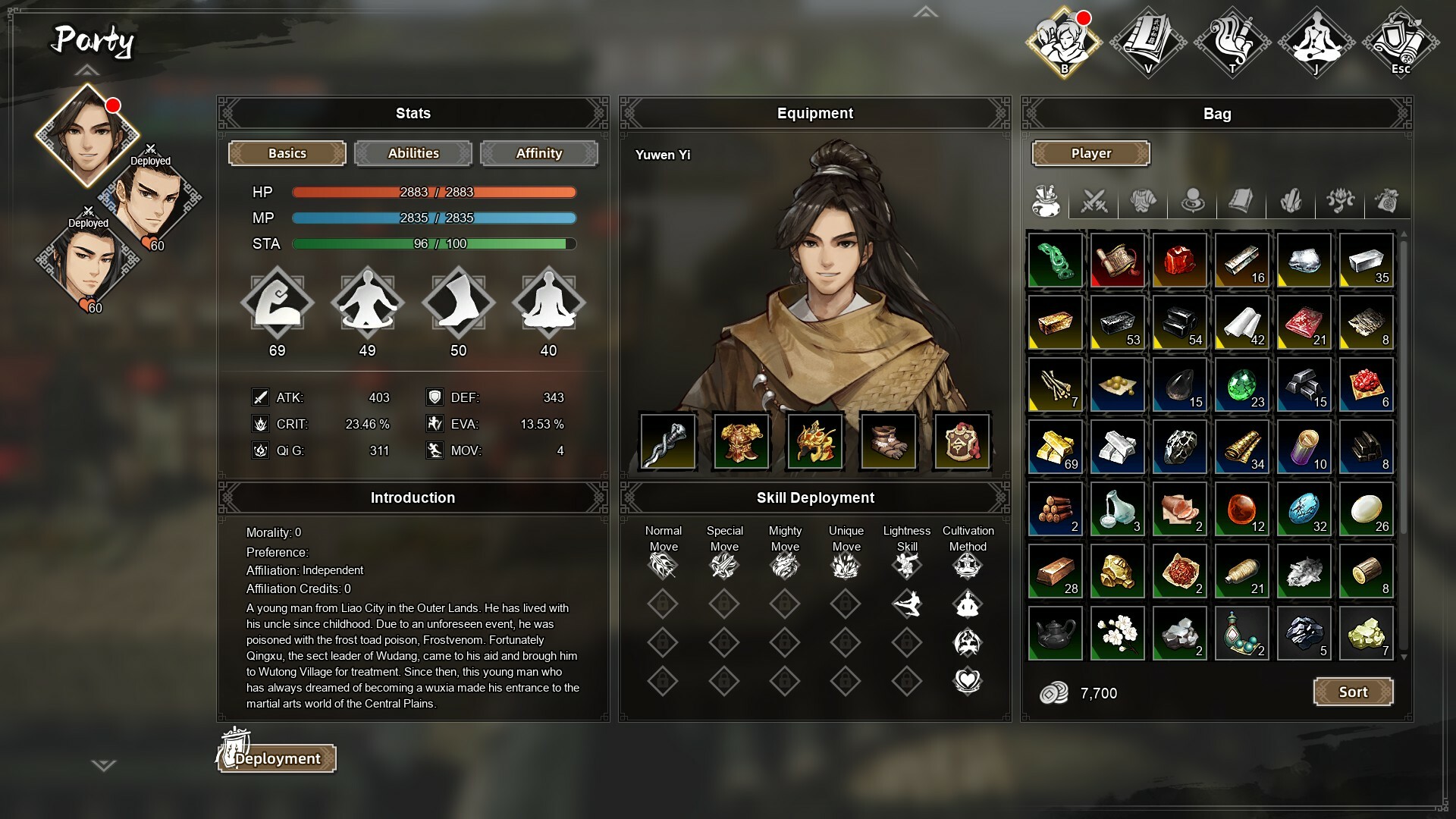Sort the bag items
Screen dimensions: 1456x819
coord(1353,692)
